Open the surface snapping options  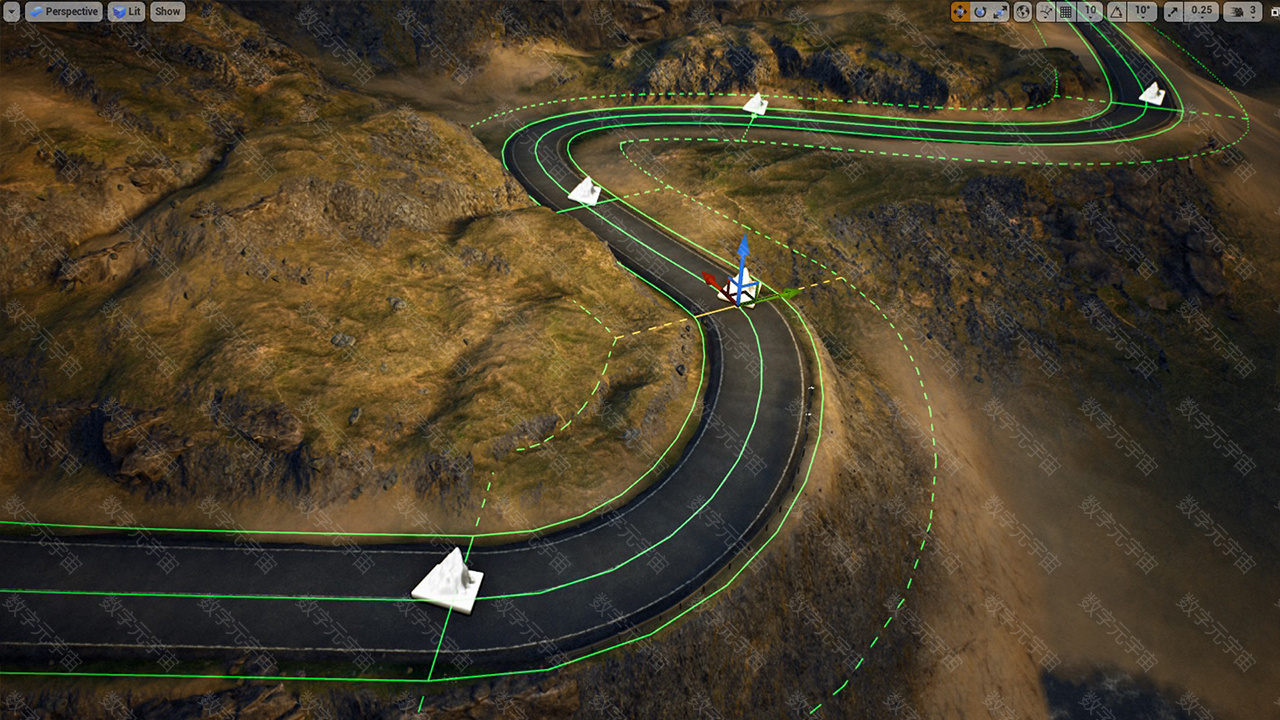[x=1046, y=12]
